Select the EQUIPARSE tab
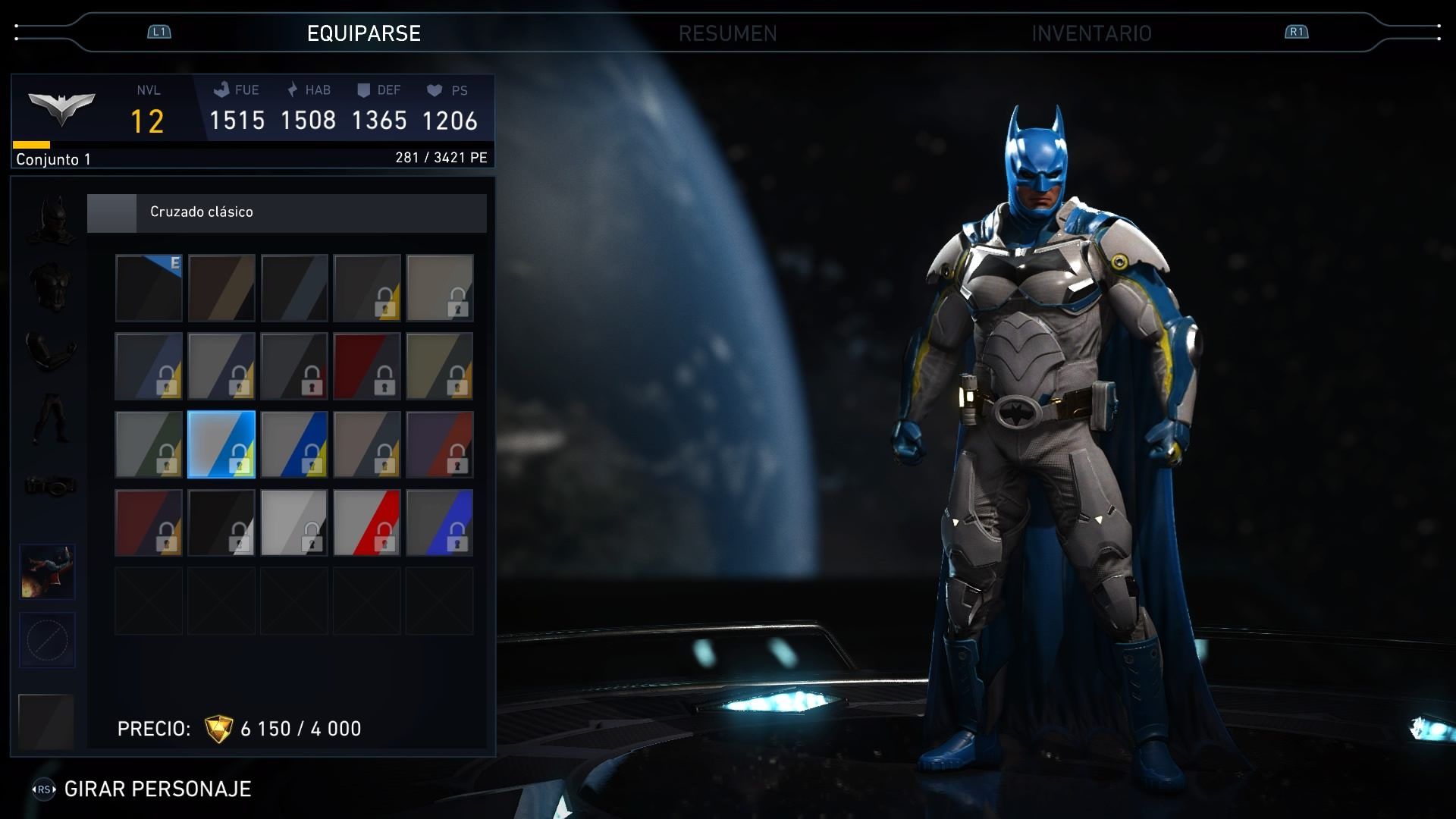 (x=364, y=33)
